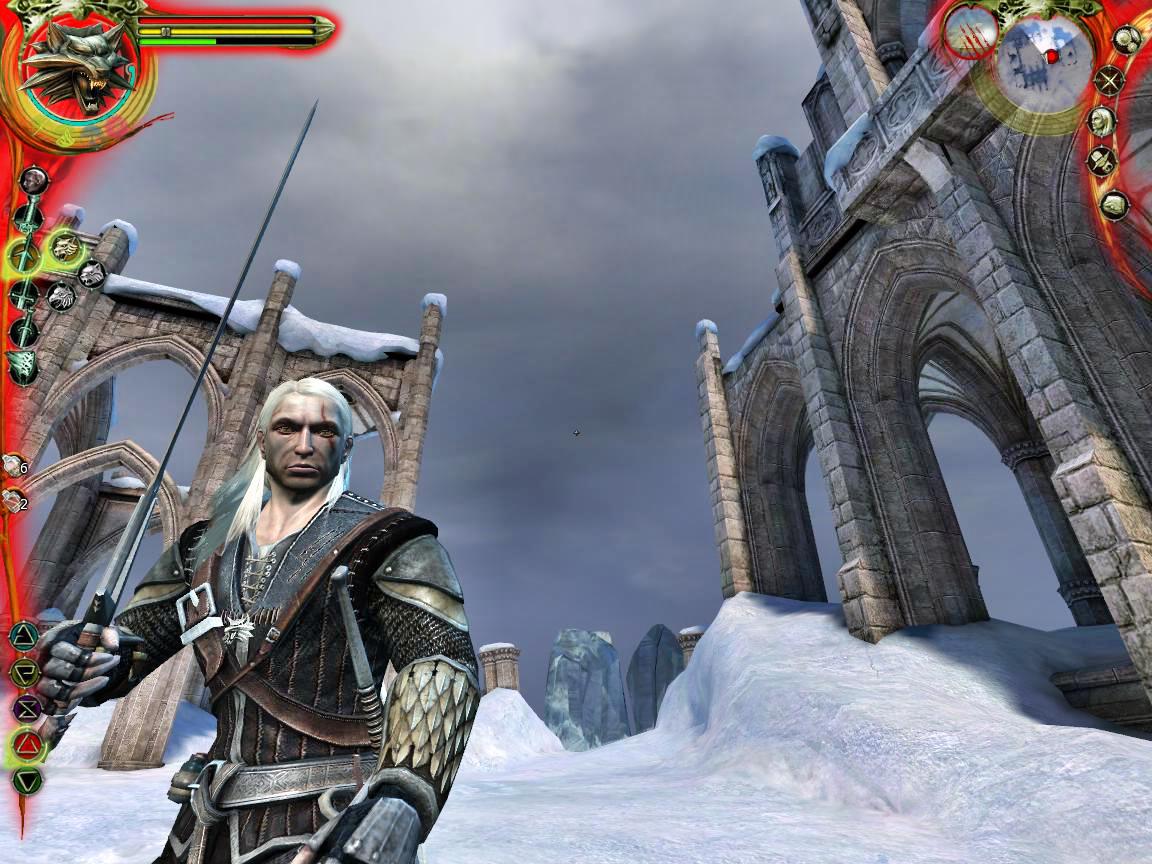Open the circular minimap
The image size is (1152, 864).
1046,55
